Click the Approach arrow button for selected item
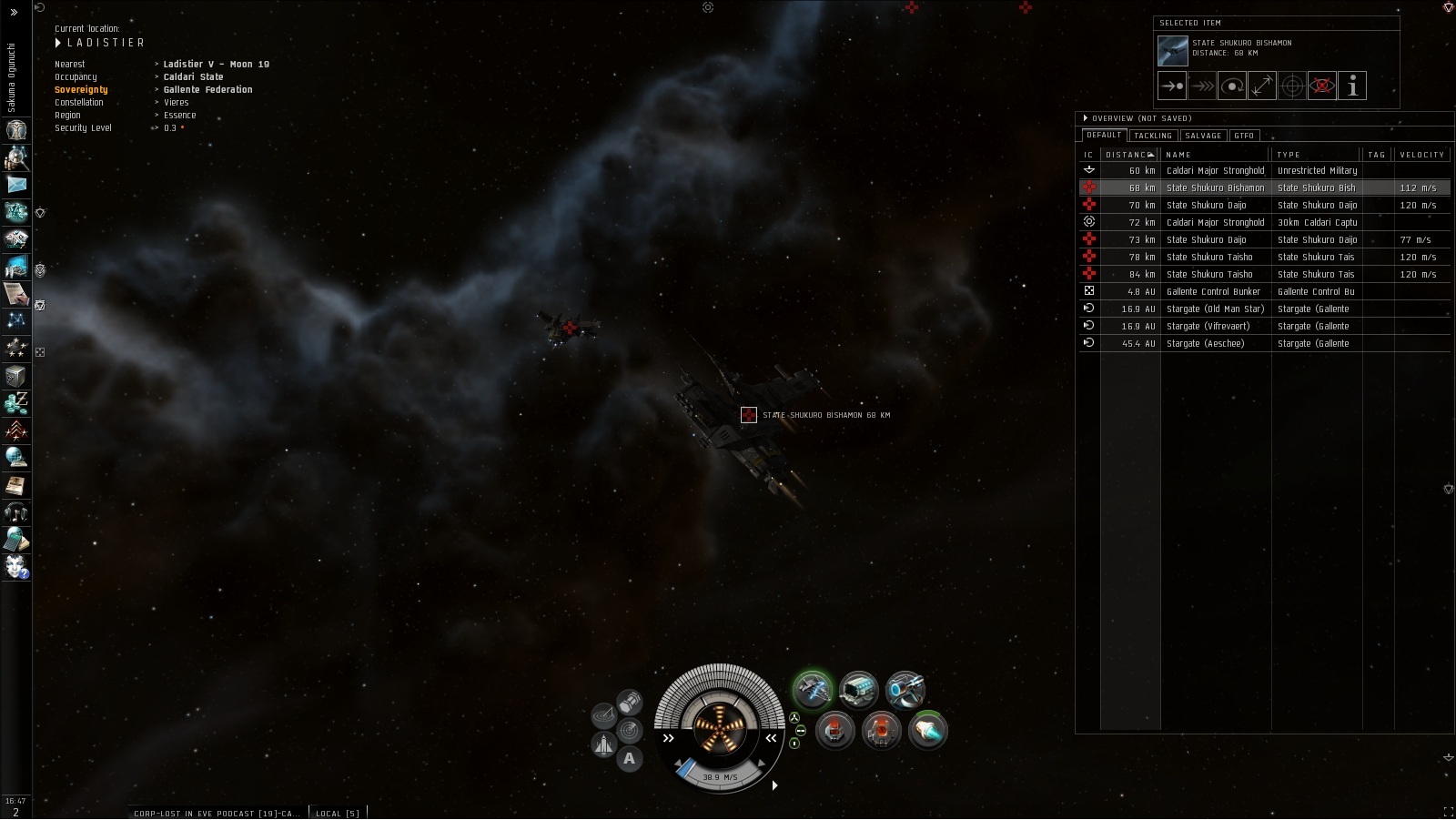Image resolution: width=1456 pixels, height=820 pixels. click(1172, 86)
